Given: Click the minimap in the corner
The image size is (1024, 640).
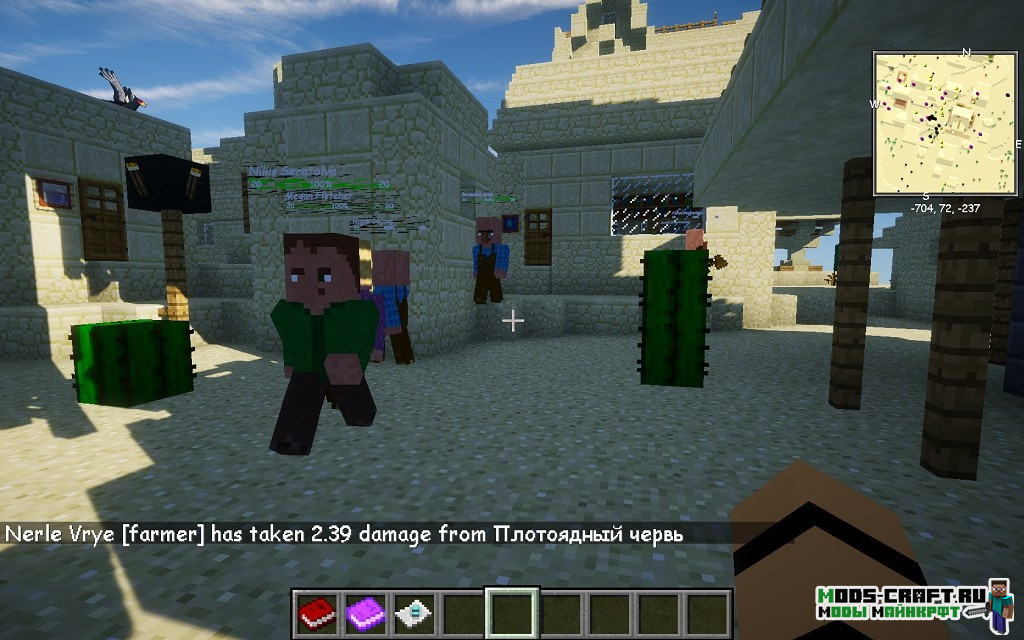Looking at the screenshot, I should (944, 123).
